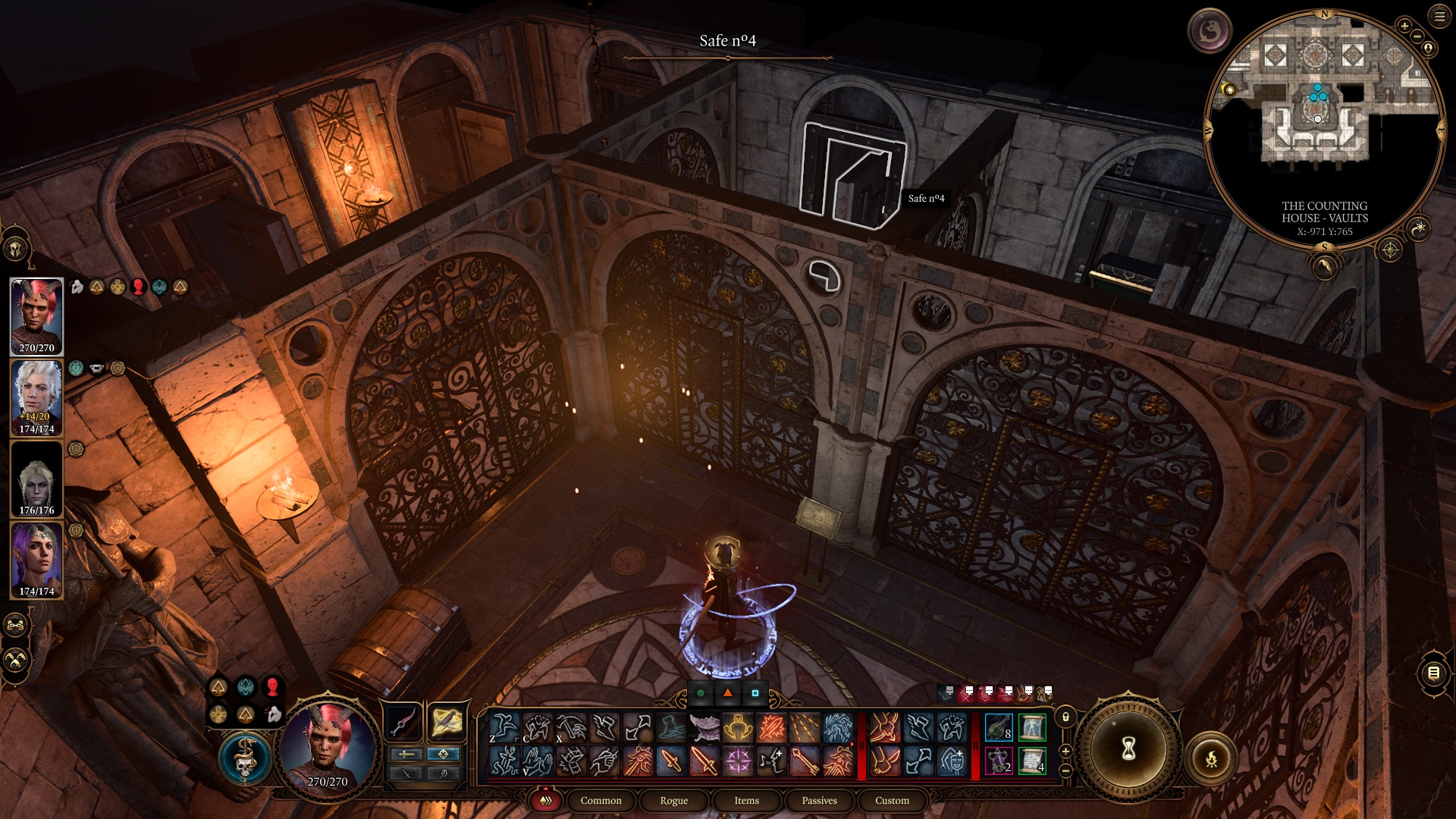Zoom out on the minimap
Screen dimensions: 1456x819
click(x=1417, y=36)
